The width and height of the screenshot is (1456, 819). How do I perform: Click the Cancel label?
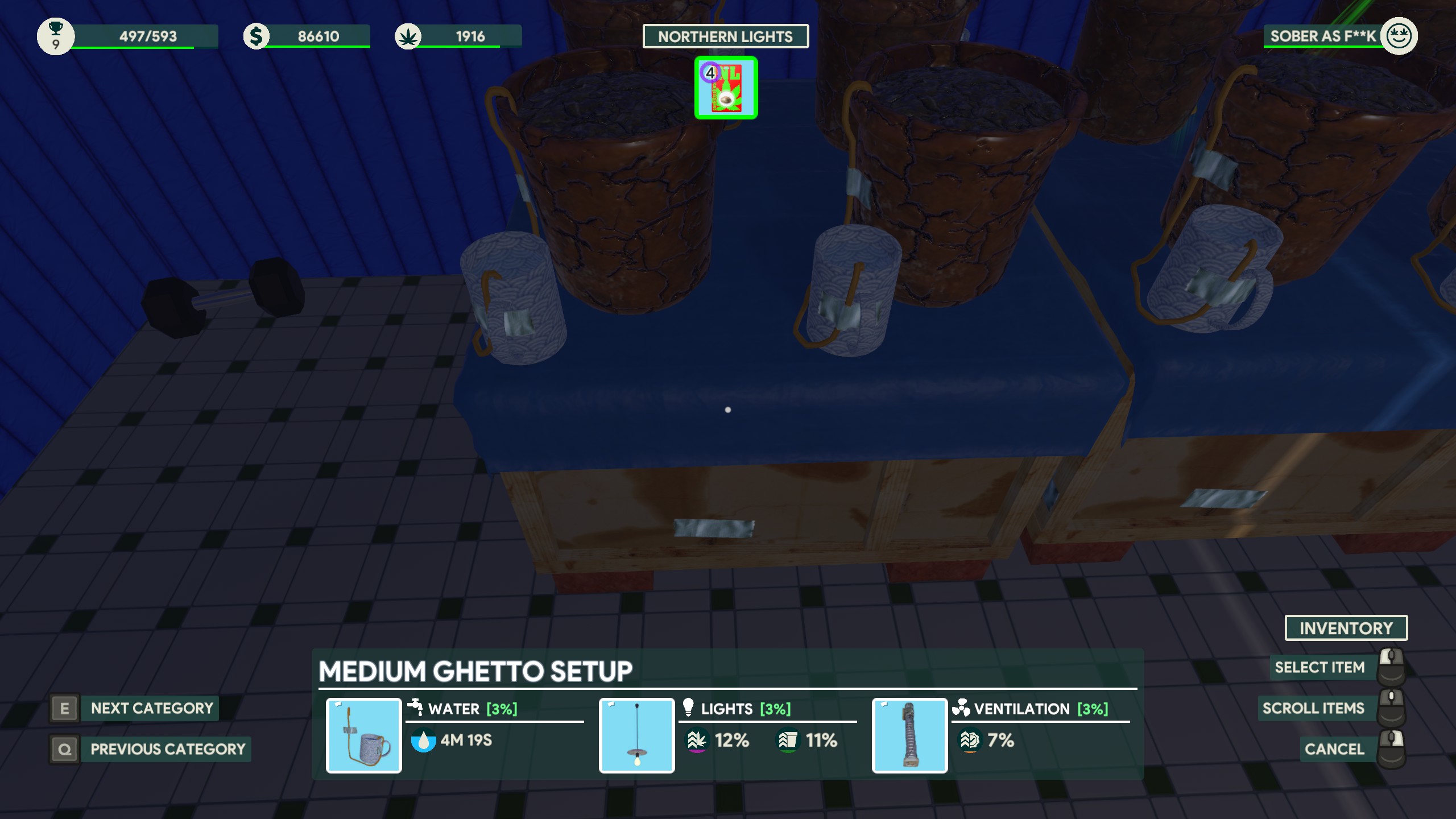(x=1334, y=749)
